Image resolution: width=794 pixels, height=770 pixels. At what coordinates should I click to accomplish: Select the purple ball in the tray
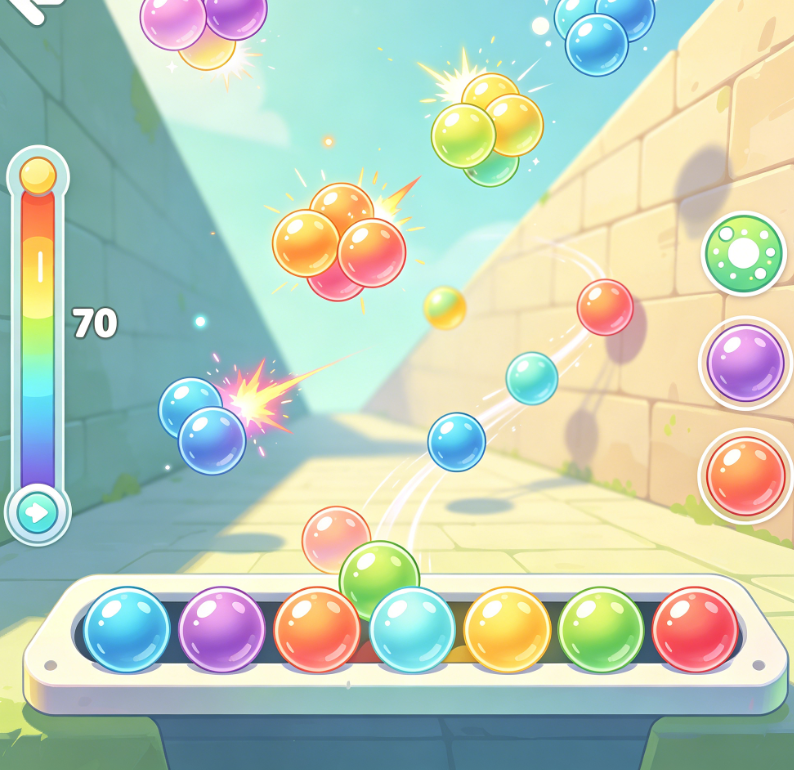coord(222,629)
